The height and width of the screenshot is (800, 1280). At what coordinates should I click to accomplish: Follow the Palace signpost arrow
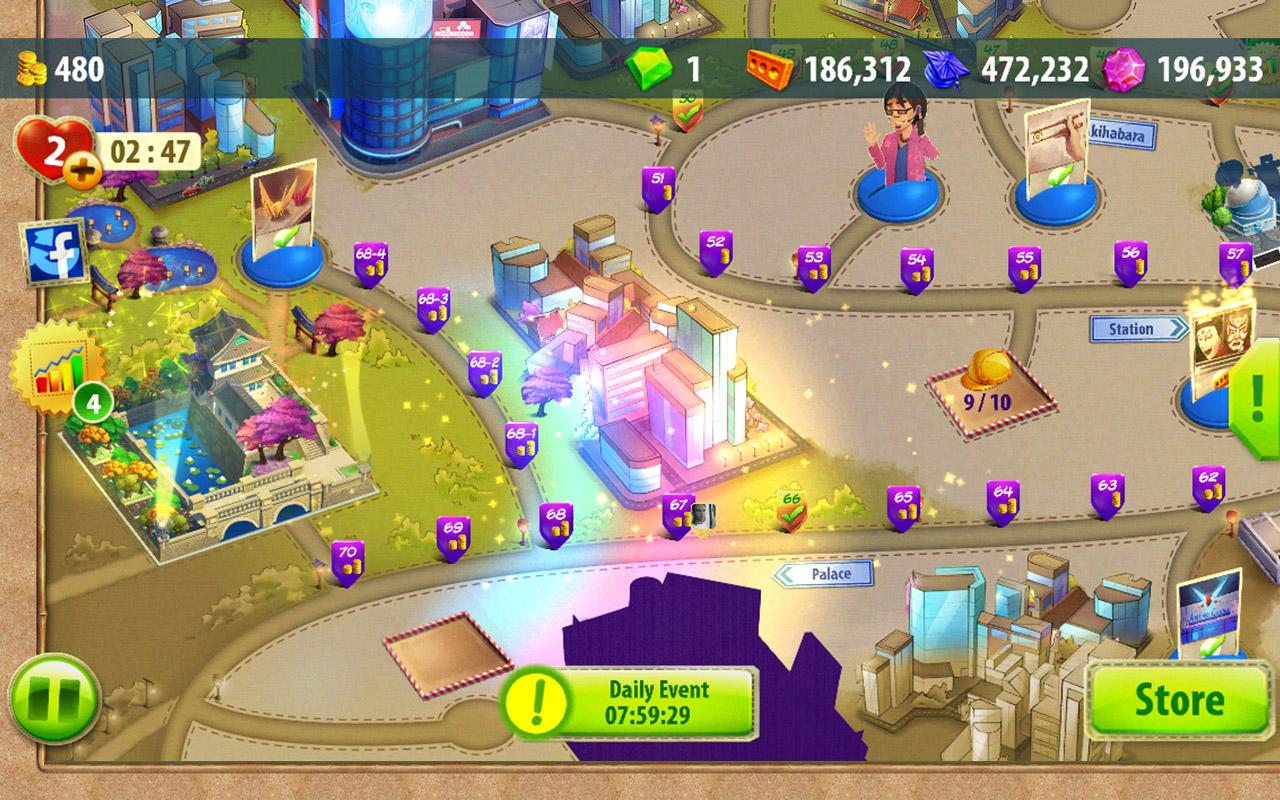tap(826, 573)
